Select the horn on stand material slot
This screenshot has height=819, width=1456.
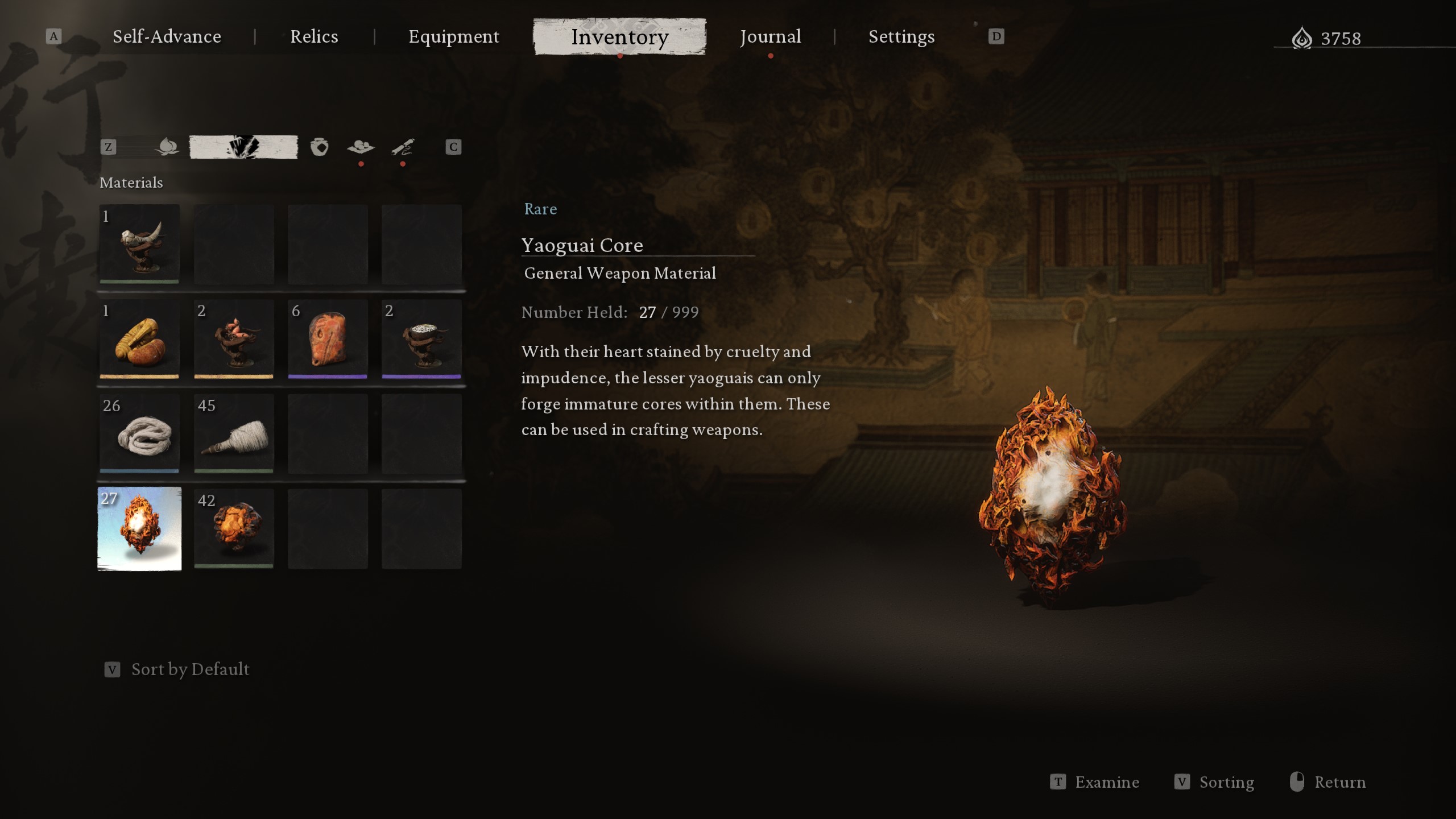139,245
